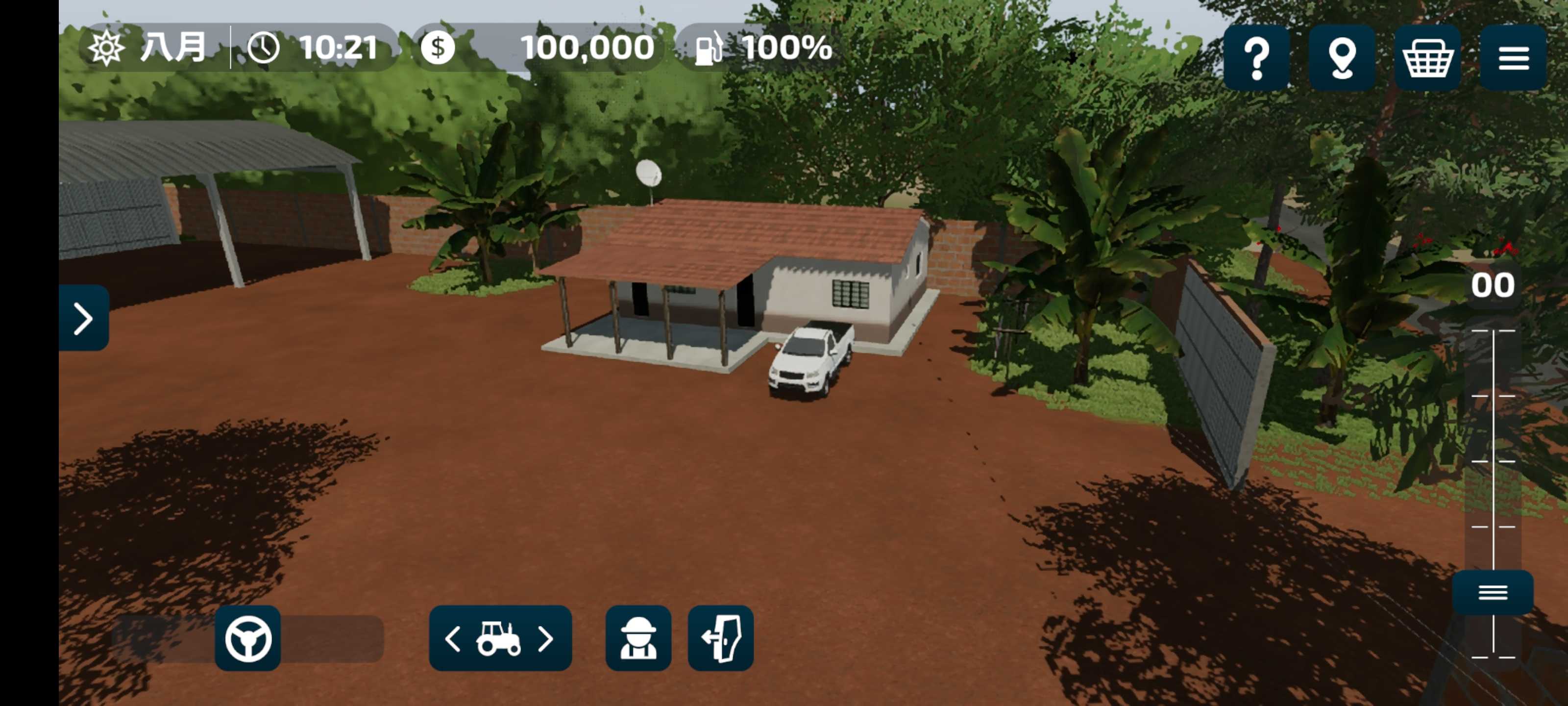
Task: Open the map pin button
Action: click(x=1342, y=58)
